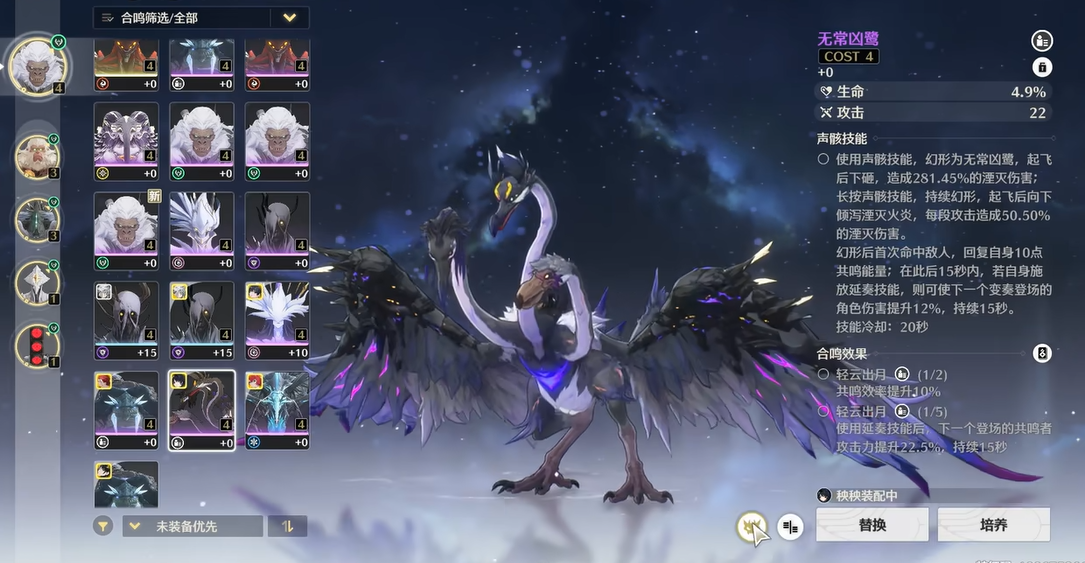Select the white crystal equipped slot with cost 1
The image size is (1085, 563).
pos(38,283)
